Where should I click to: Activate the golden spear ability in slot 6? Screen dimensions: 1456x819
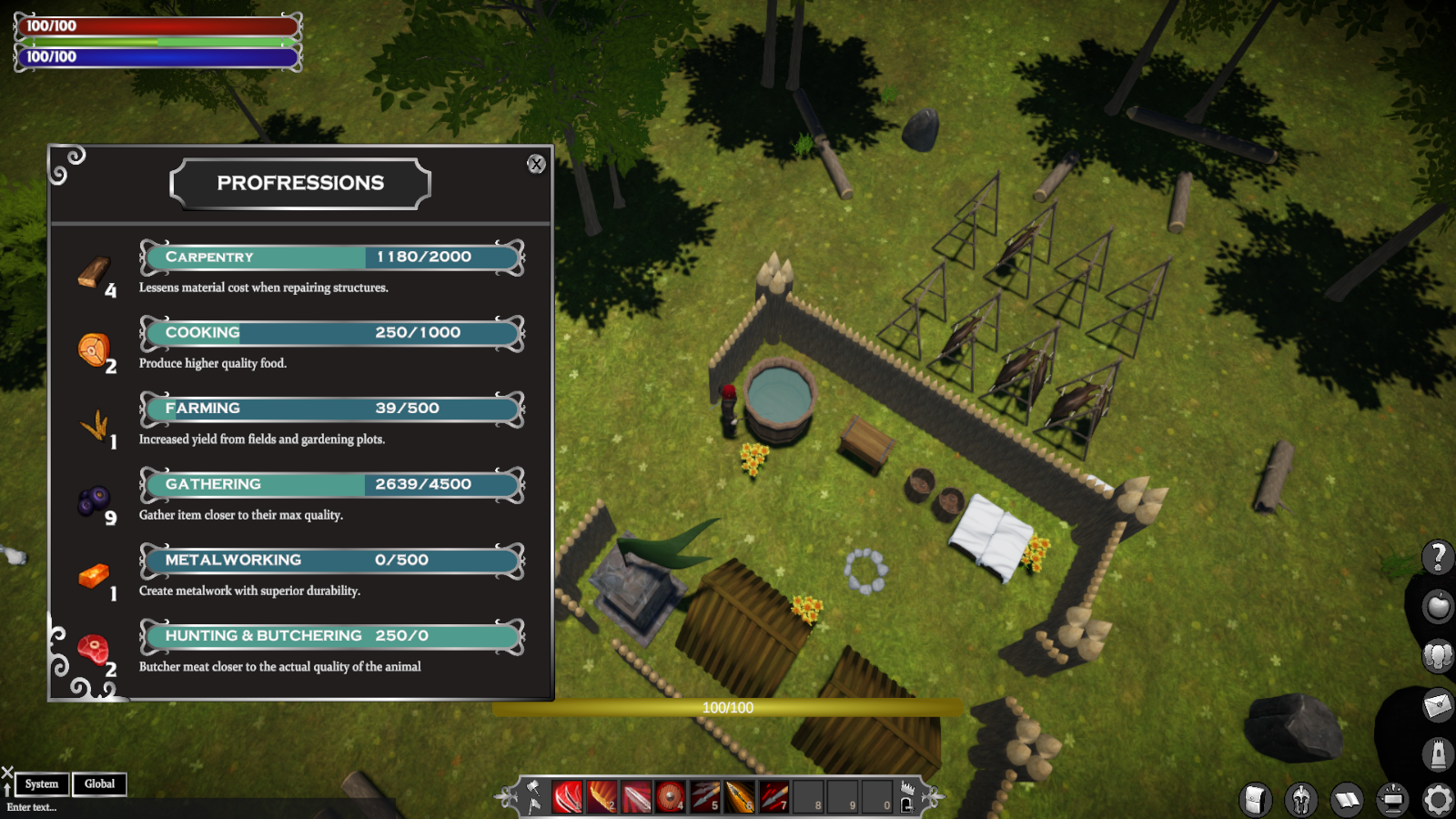[740, 797]
